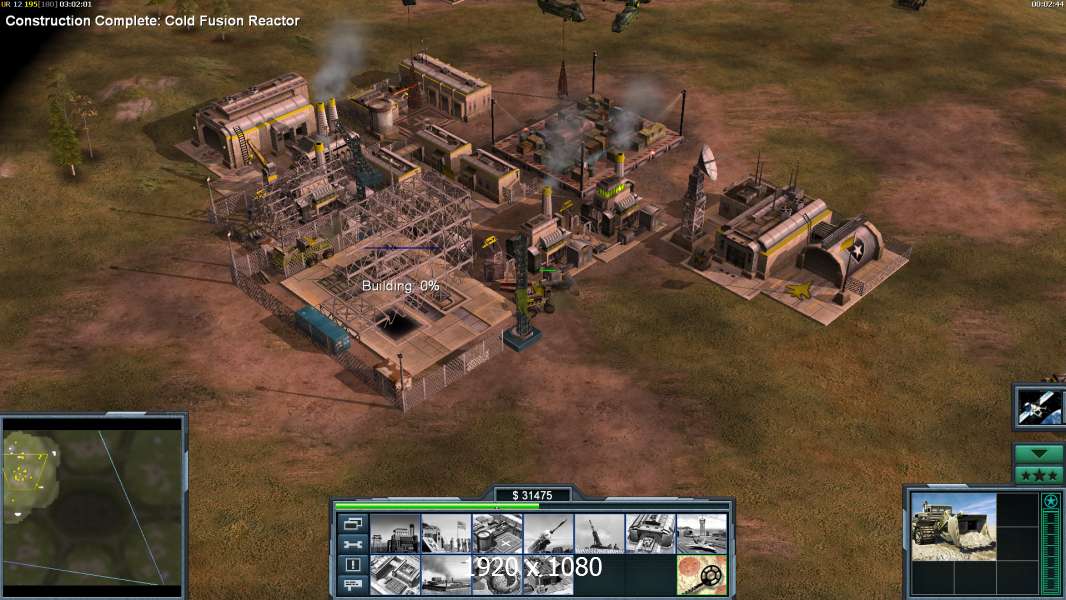
Task: Select the Fire Base artillery build icon
Action: tap(599, 534)
